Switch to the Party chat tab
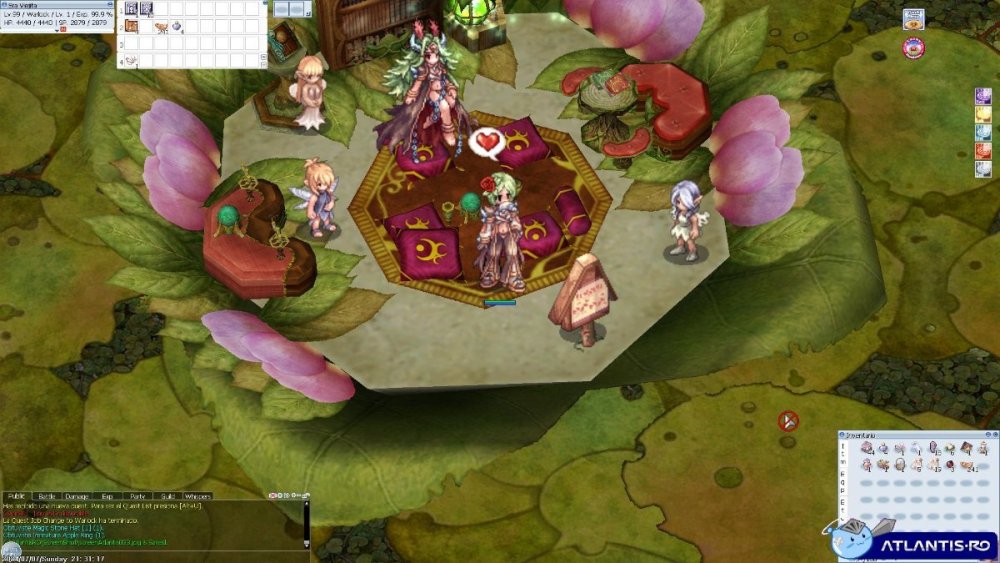This screenshot has height=563, width=1000. click(x=137, y=495)
